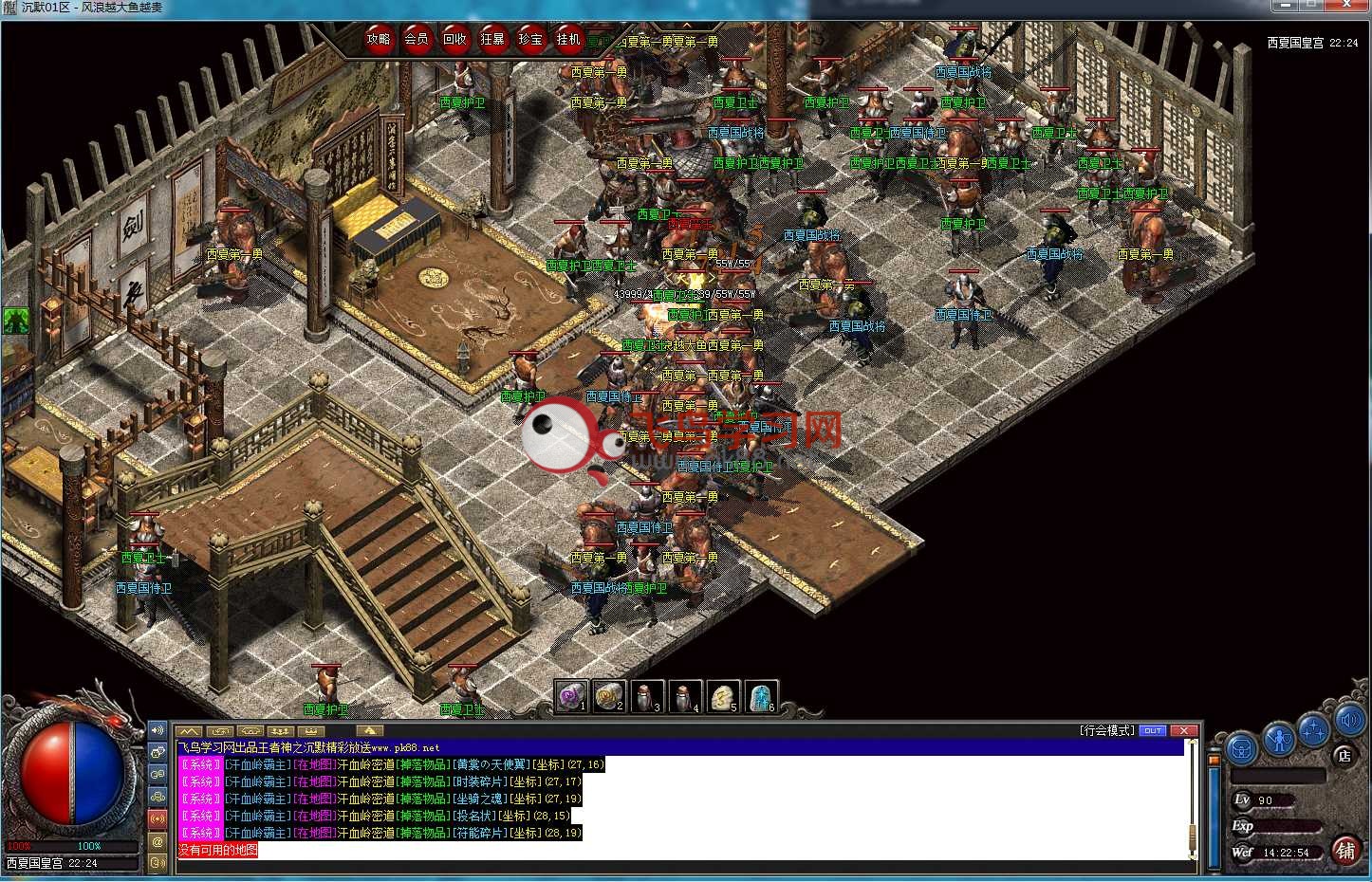Open the 店 shop button
This screenshot has width=1372, height=882.
pyautogui.click(x=1344, y=756)
